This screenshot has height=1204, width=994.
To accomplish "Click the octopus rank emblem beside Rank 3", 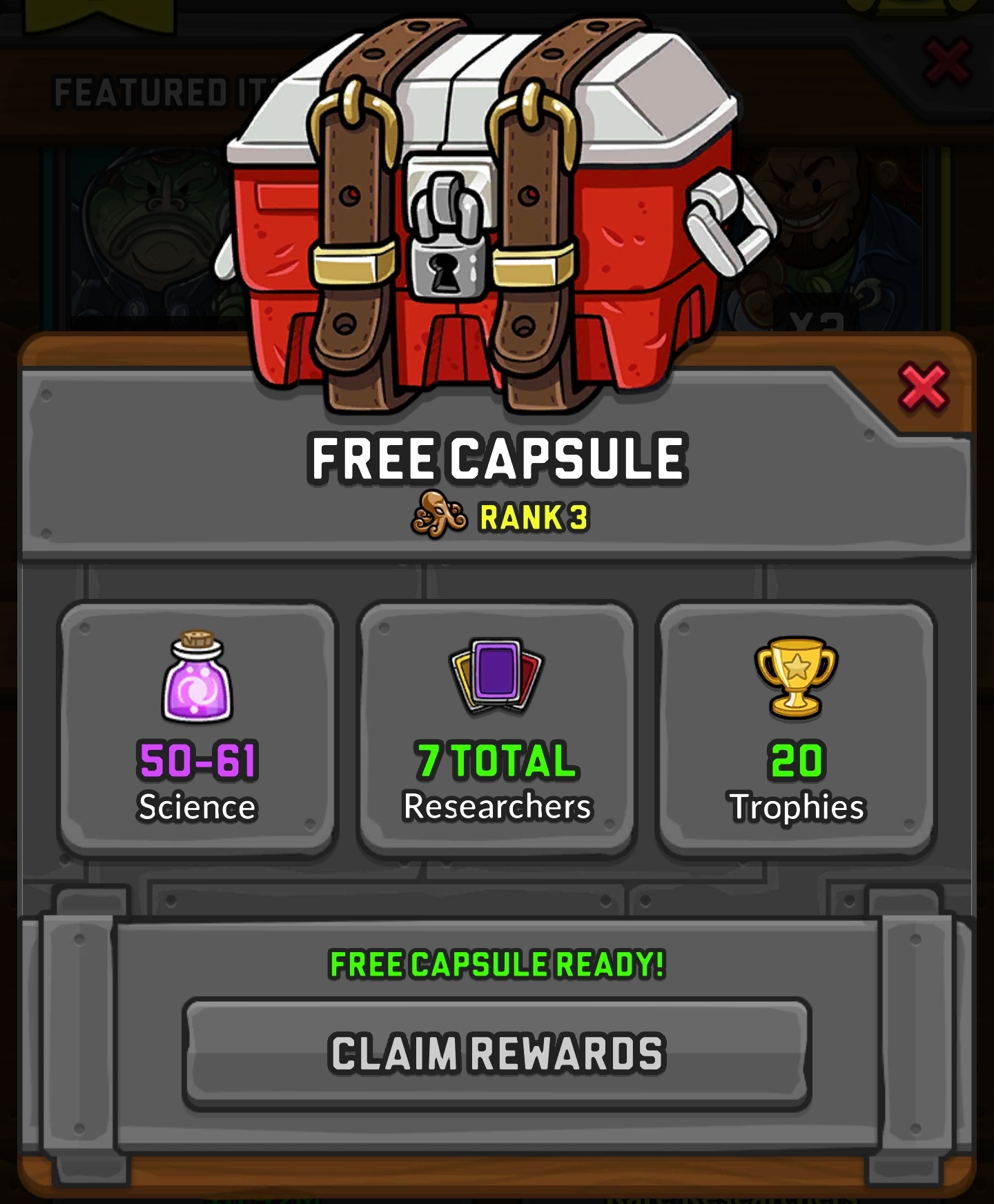I will [440, 514].
